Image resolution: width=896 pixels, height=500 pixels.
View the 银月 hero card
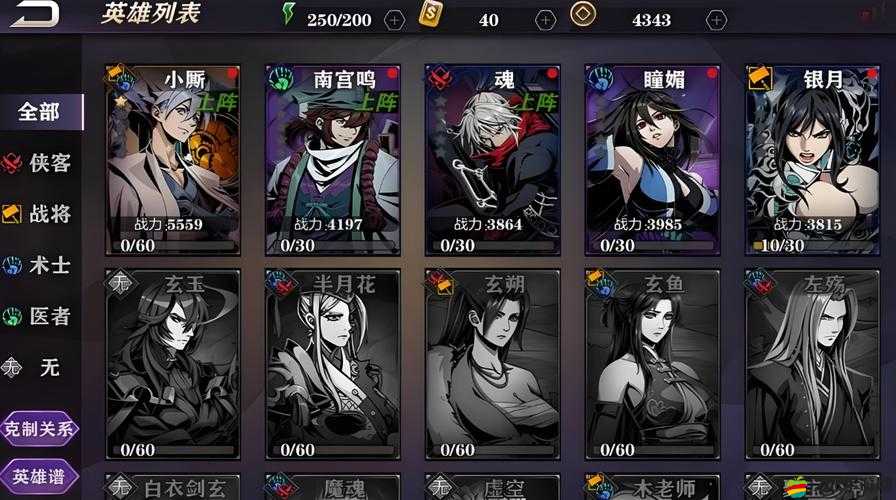point(812,160)
